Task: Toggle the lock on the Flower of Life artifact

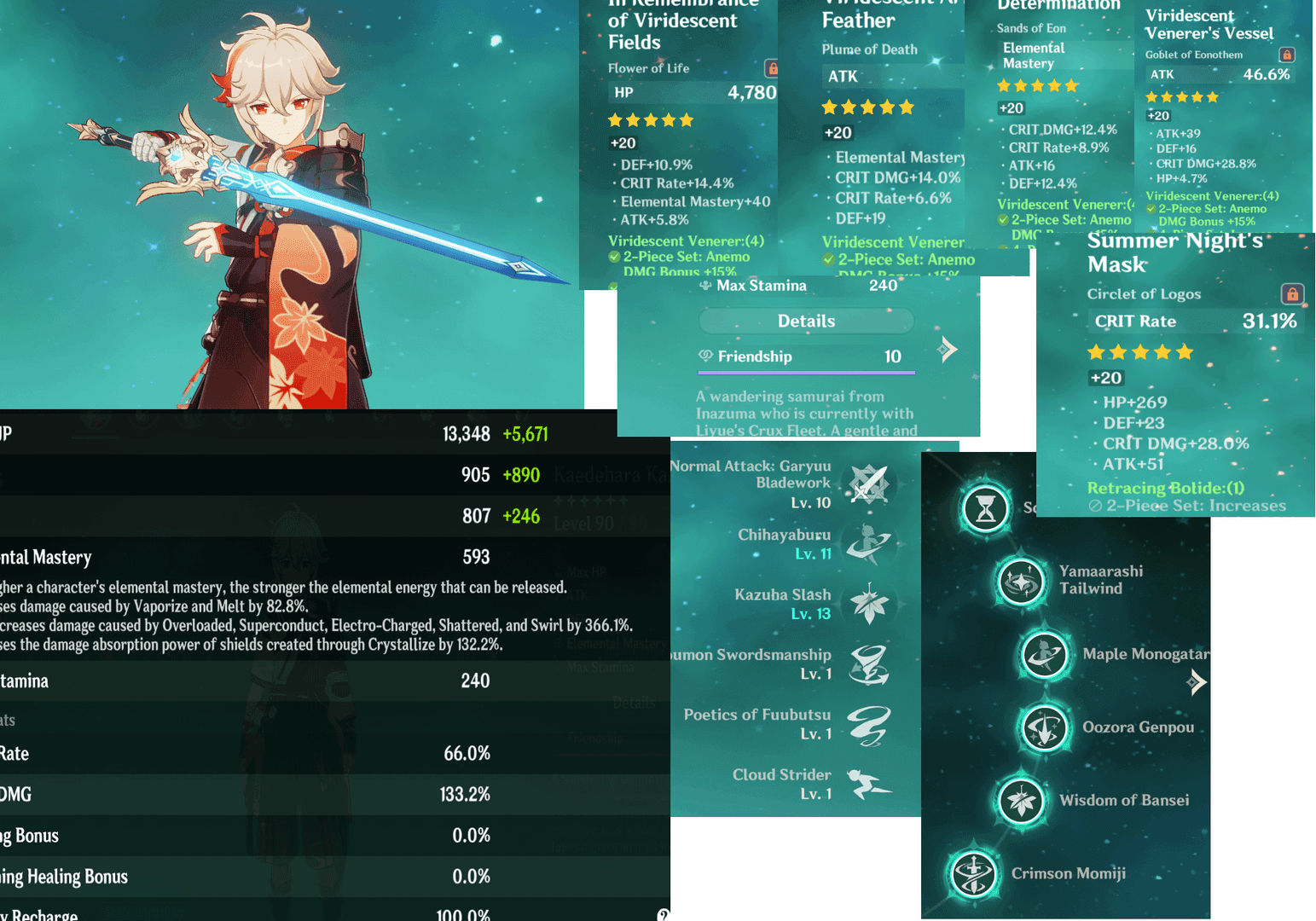Action: pyautogui.click(x=772, y=68)
